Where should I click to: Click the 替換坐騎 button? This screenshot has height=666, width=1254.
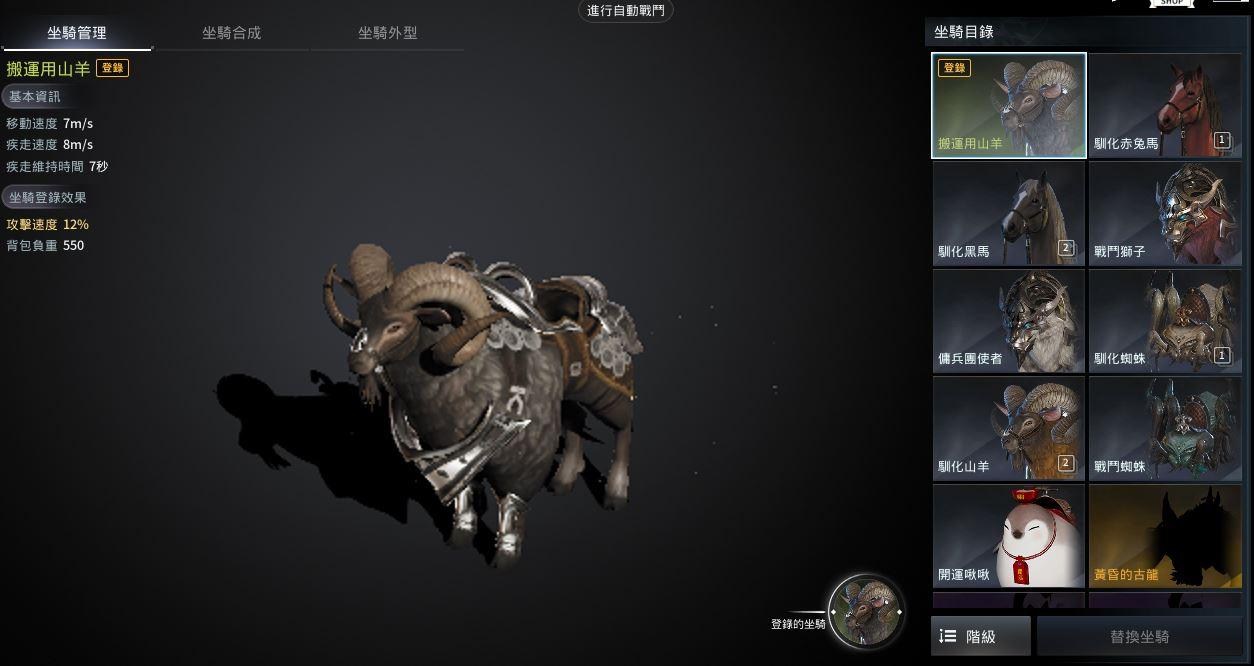click(1139, 637)
